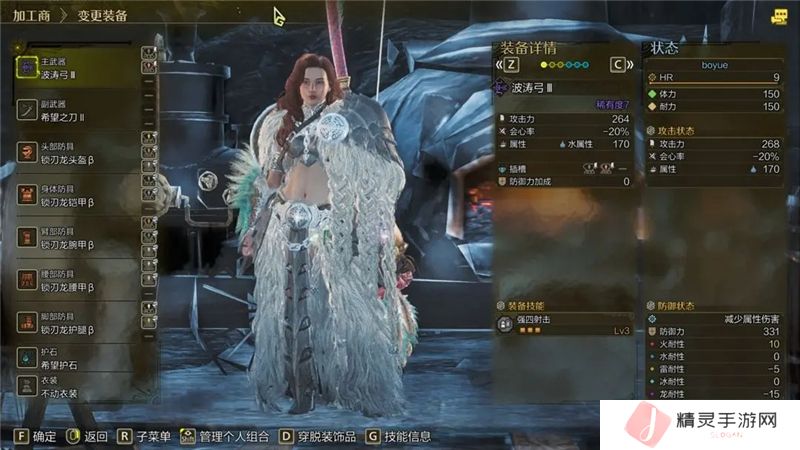Open 技能信息 skill info
Viewport: 800px width, 450px height.
pos(402,436)
